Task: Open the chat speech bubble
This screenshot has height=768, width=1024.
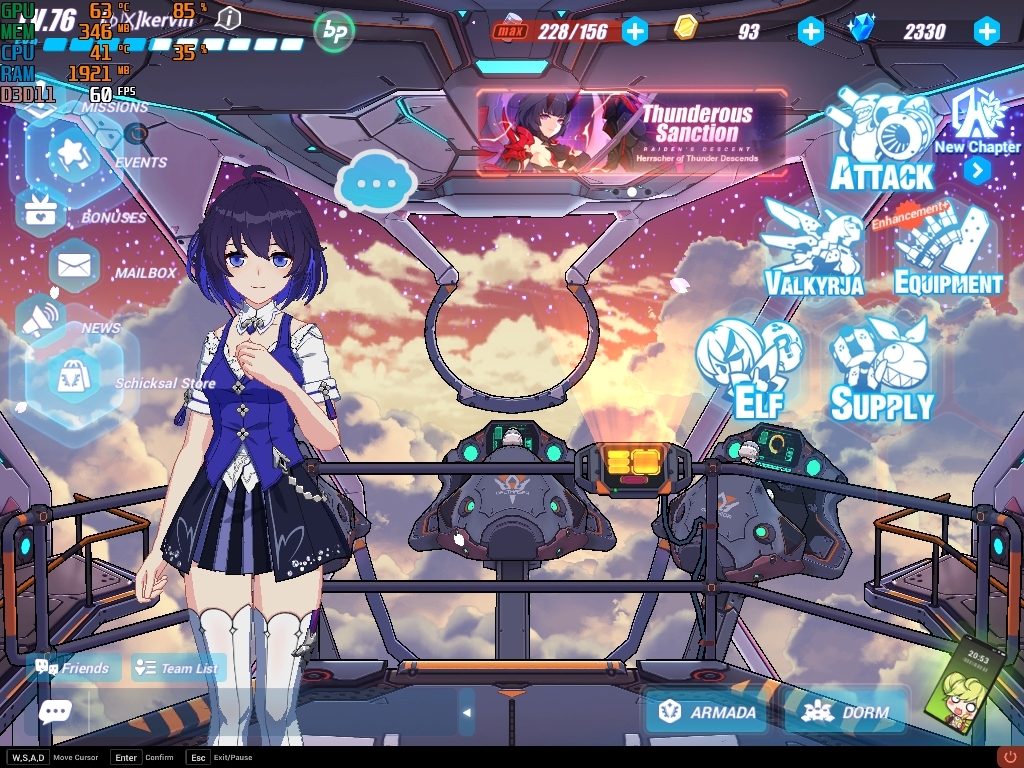Action: [x=54, y=711]
